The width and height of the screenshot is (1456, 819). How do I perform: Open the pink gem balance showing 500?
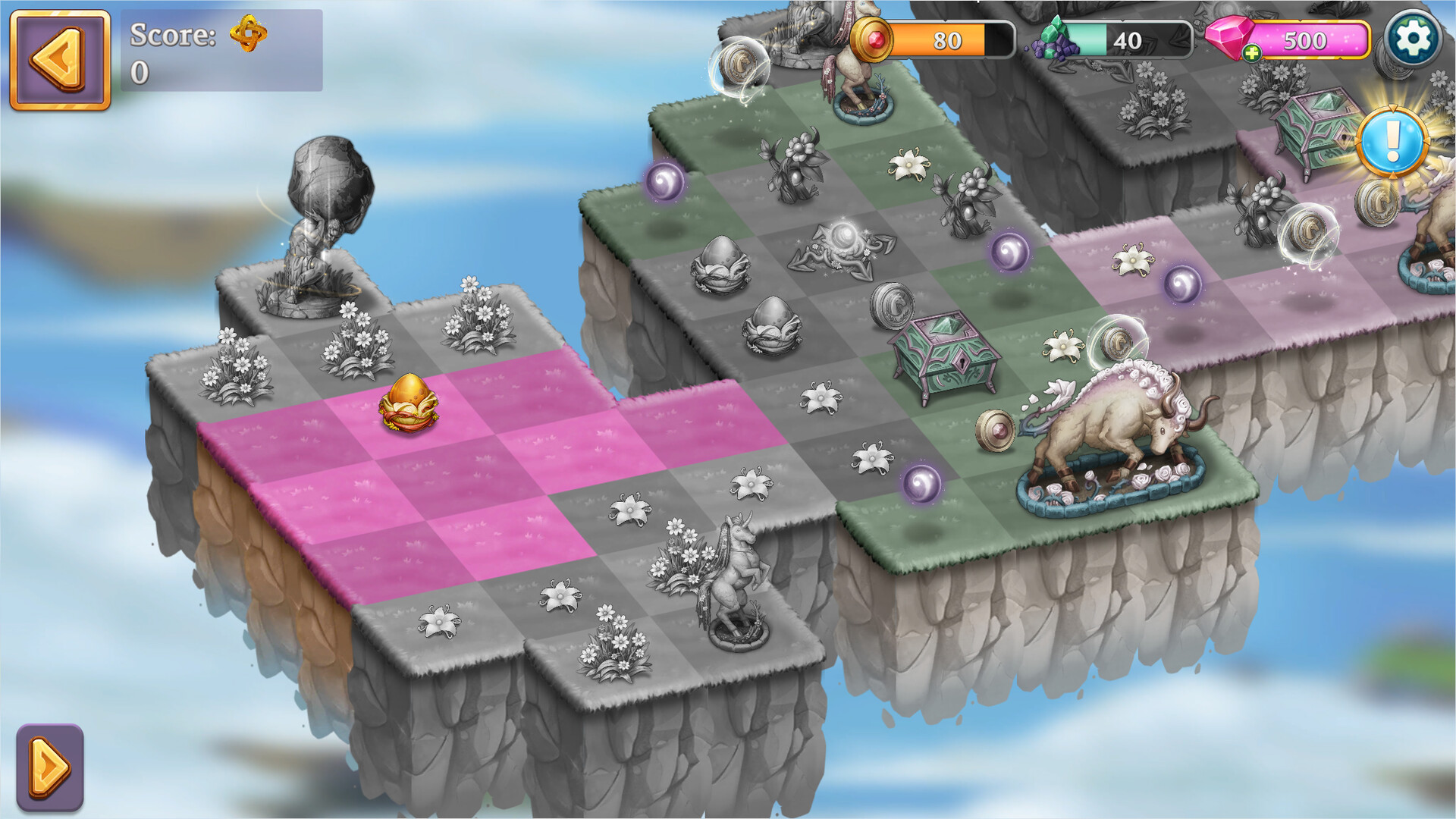pos(1304,40)
